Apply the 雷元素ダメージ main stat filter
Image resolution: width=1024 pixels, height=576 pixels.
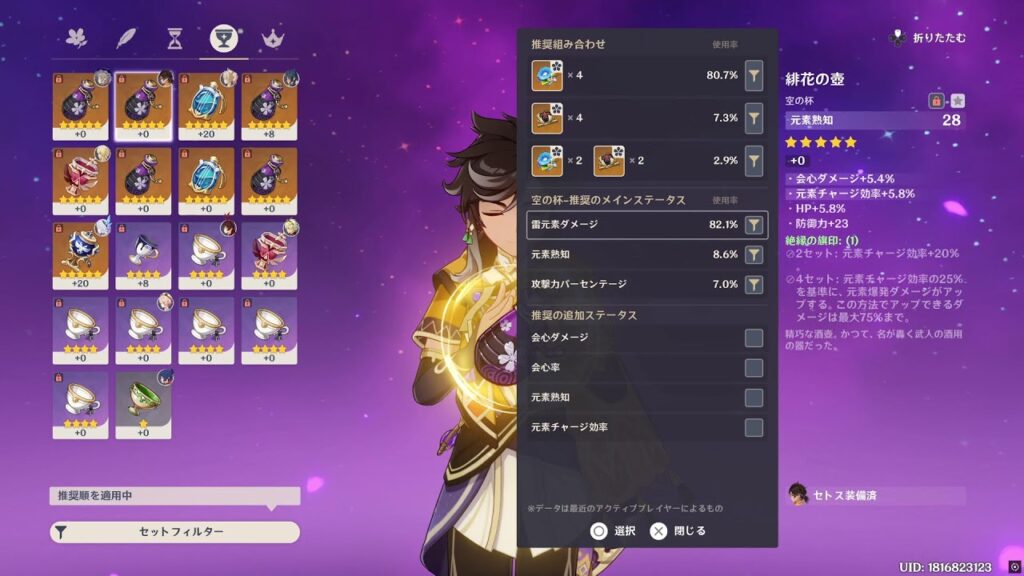754,225
